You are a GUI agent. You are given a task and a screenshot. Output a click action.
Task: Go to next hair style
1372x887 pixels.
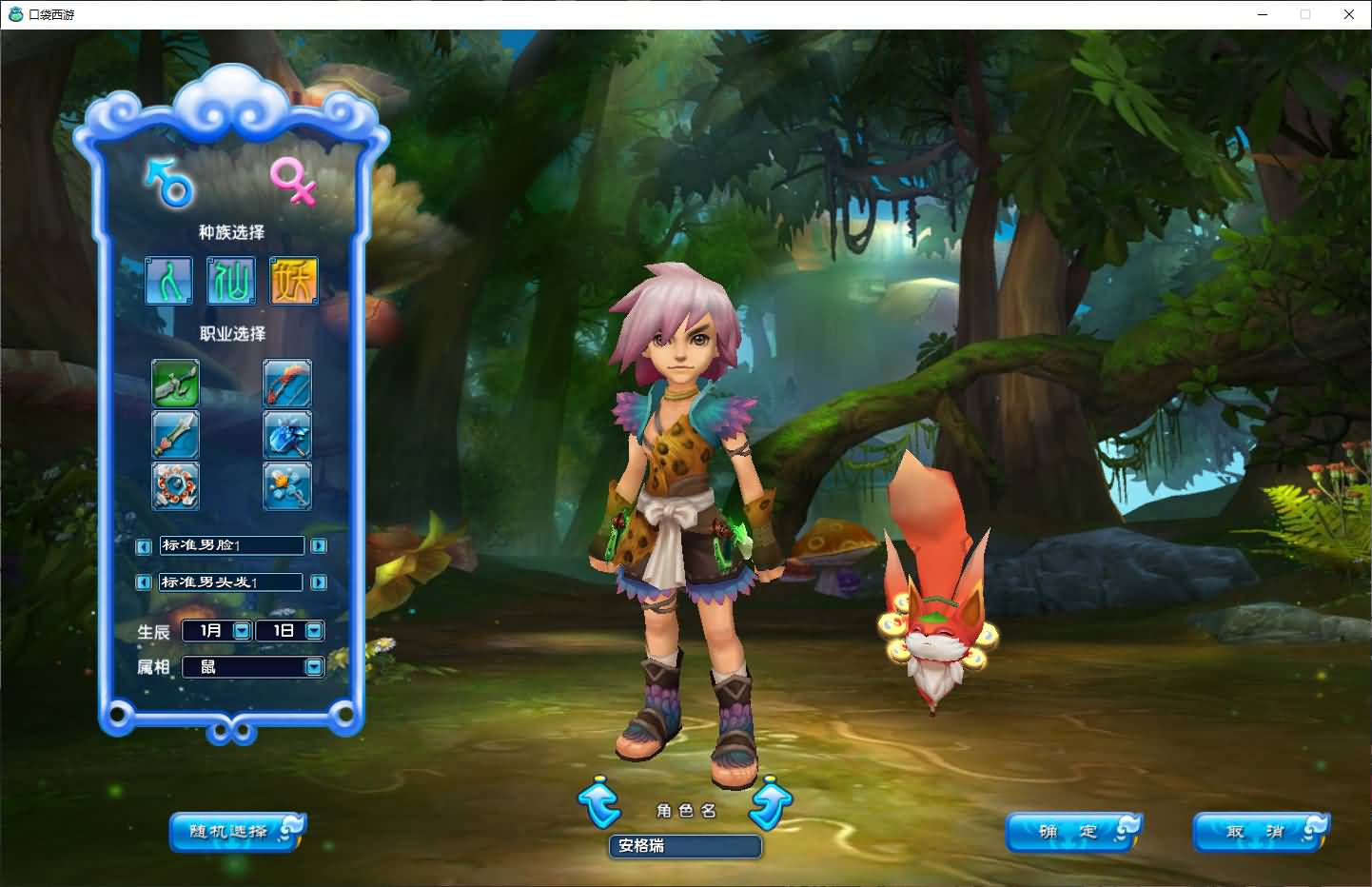[319, 582]
